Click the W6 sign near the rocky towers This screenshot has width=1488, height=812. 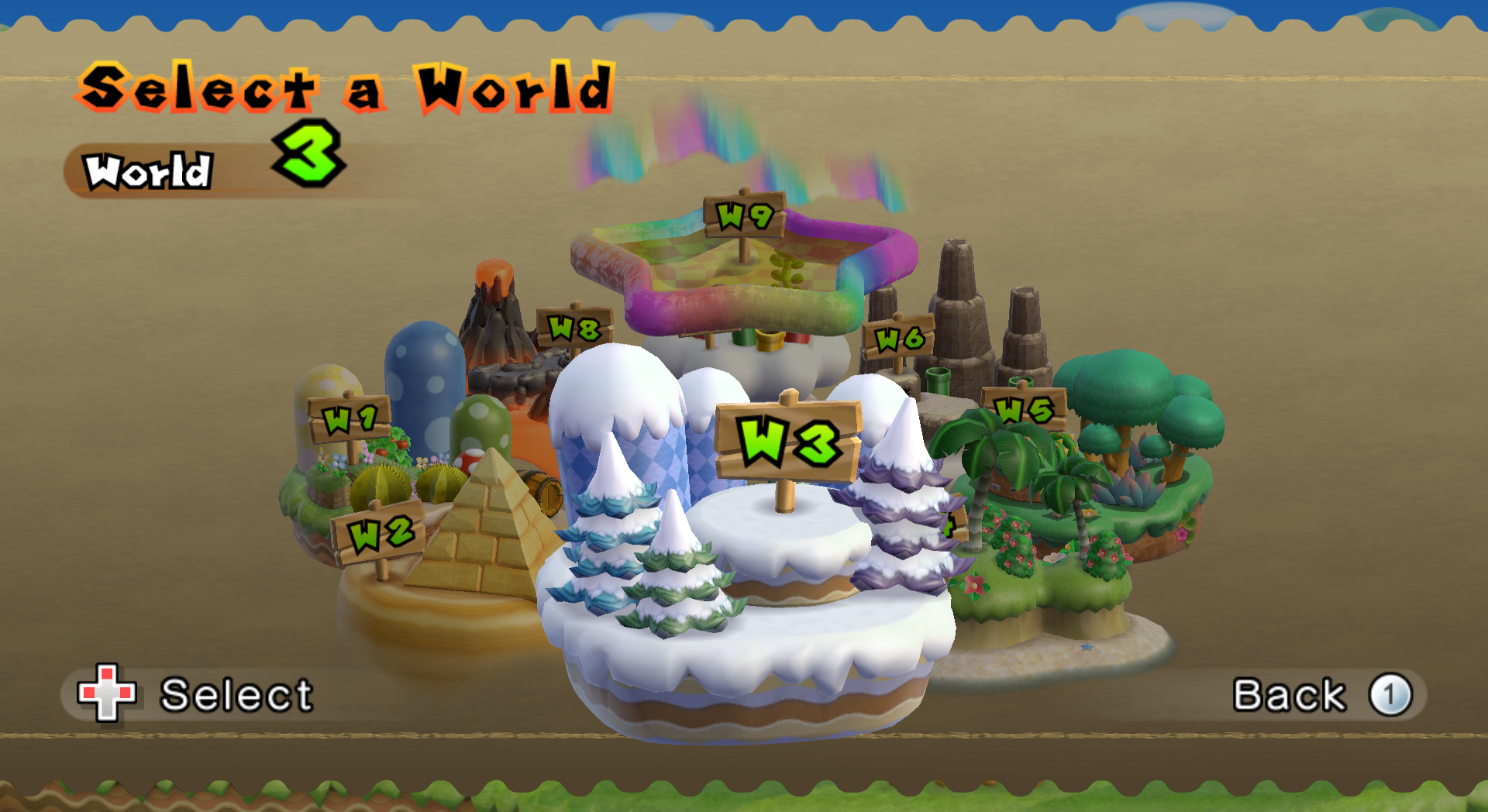point(901,337)
